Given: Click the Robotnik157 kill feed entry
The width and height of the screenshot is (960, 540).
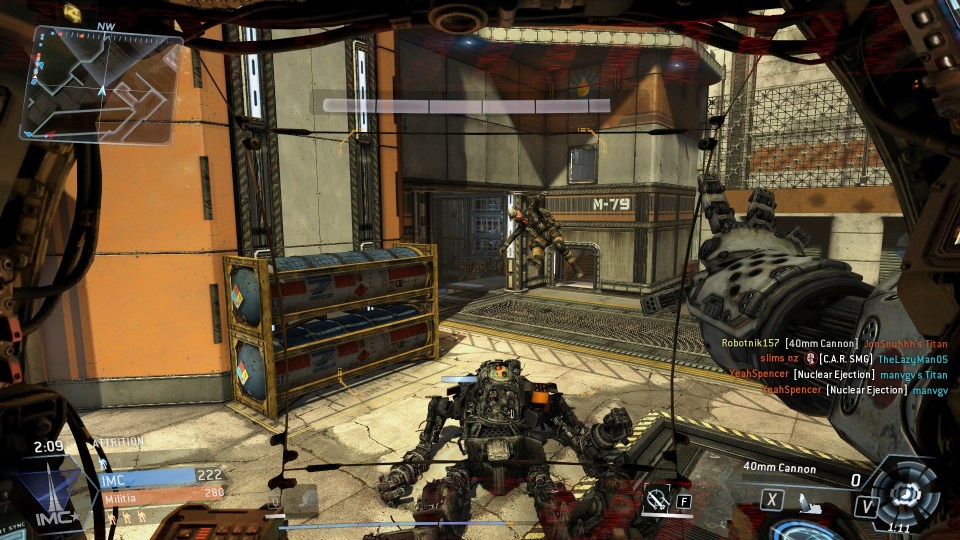Looking at the screenshot, I should coord(834,343).
